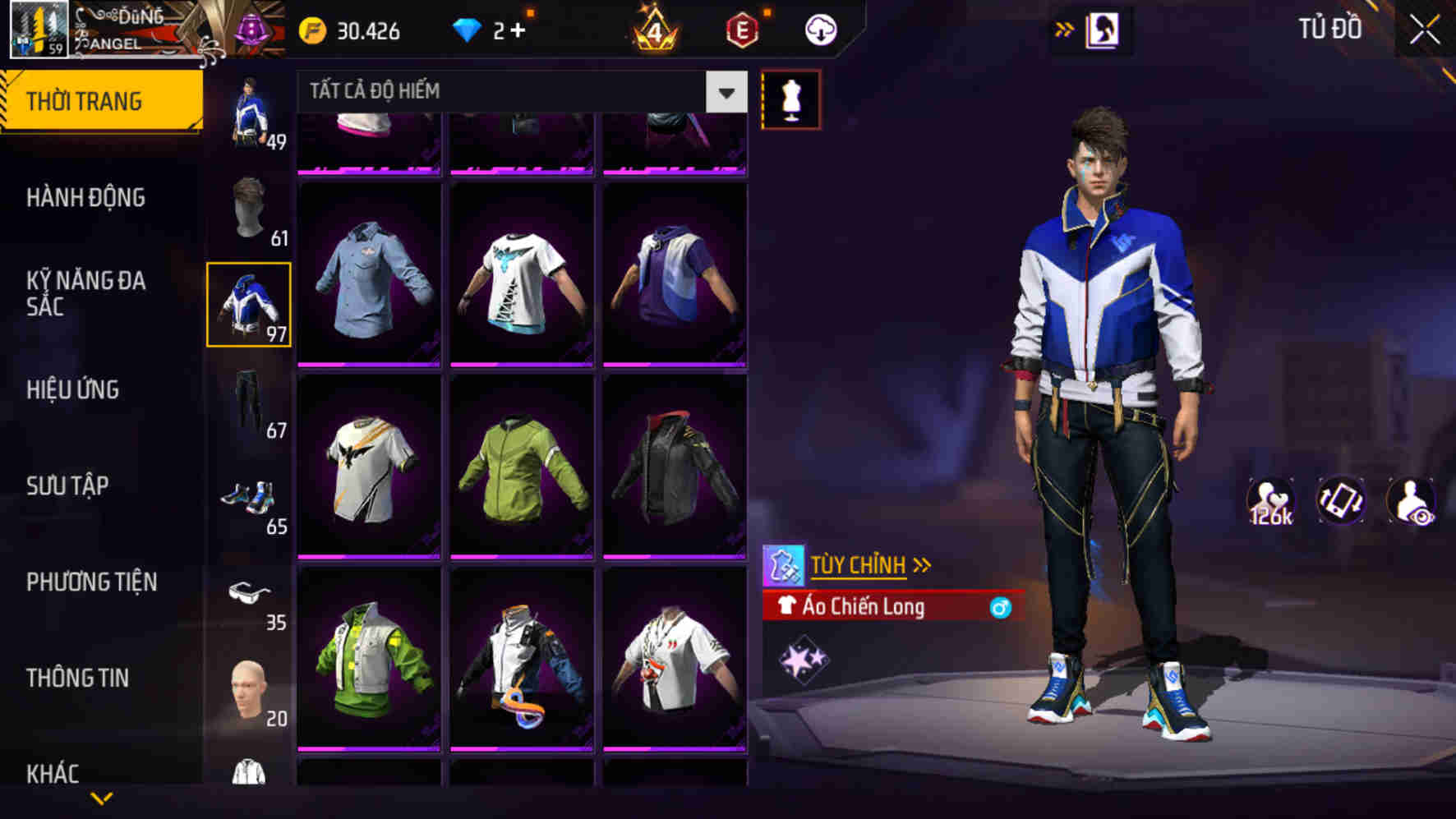Click the double chevron near the wardrobe icon
This screenshot has height=819, width=1456.
[x=1066, y=27]
